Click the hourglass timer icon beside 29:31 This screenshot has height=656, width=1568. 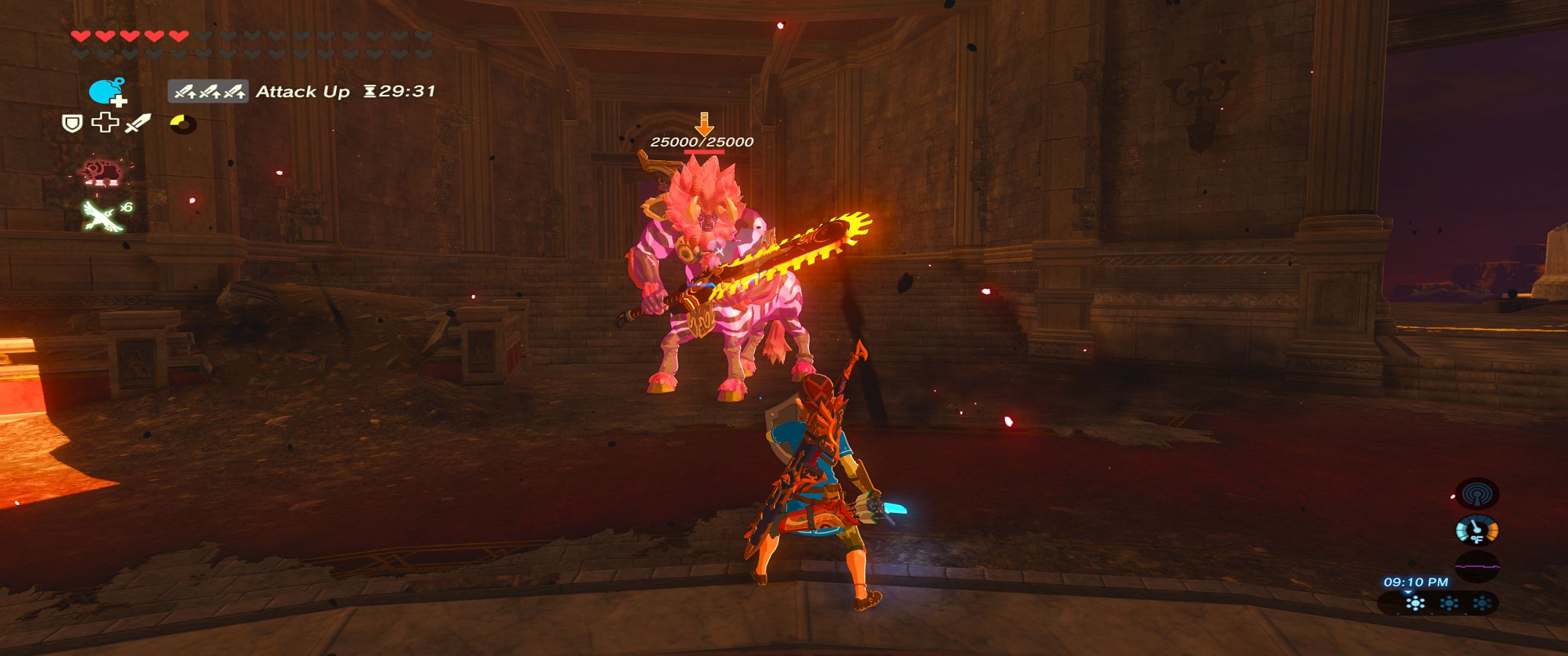click(370, 91)
